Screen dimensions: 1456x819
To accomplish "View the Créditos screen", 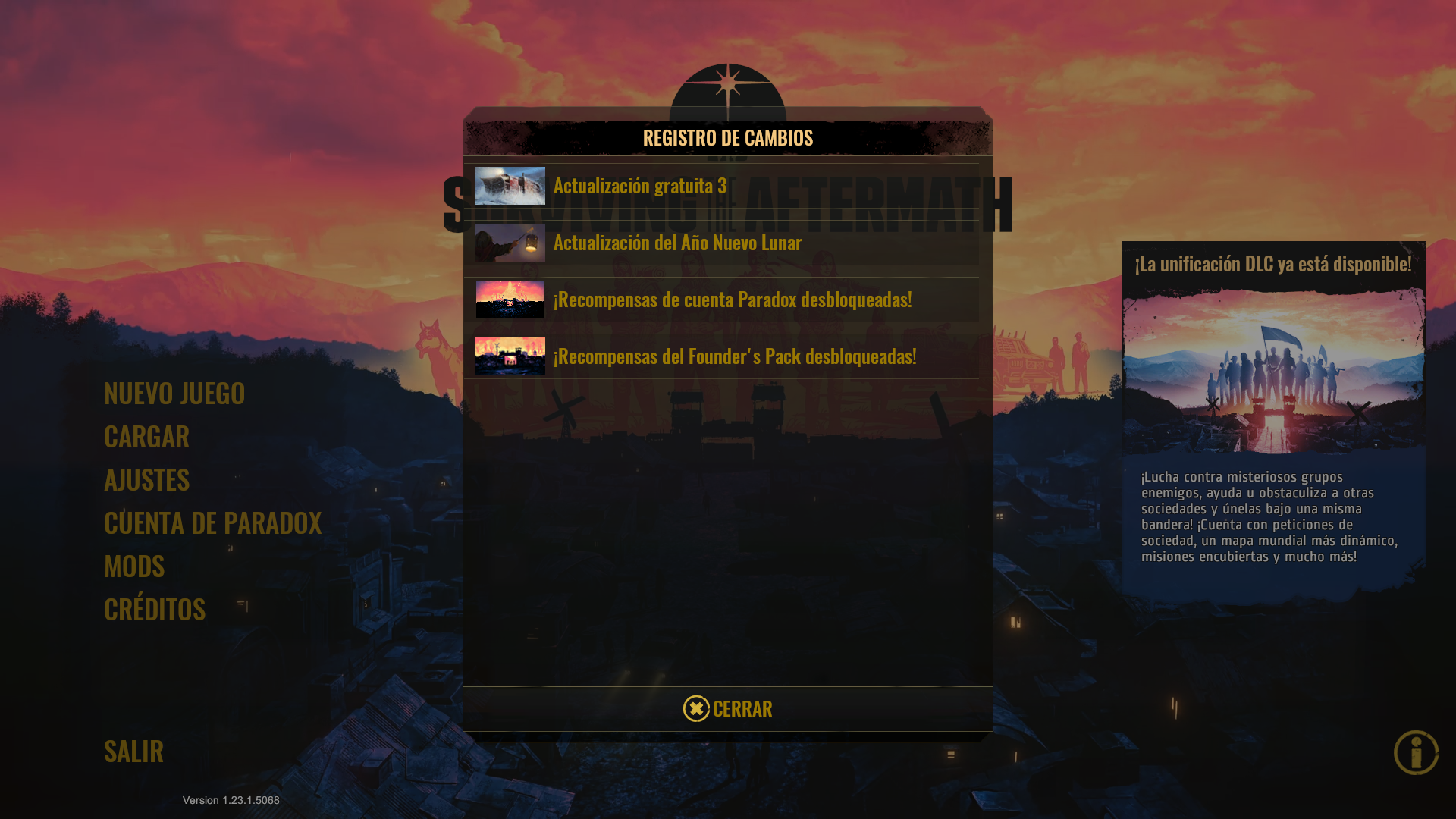I will click(154, 610).
